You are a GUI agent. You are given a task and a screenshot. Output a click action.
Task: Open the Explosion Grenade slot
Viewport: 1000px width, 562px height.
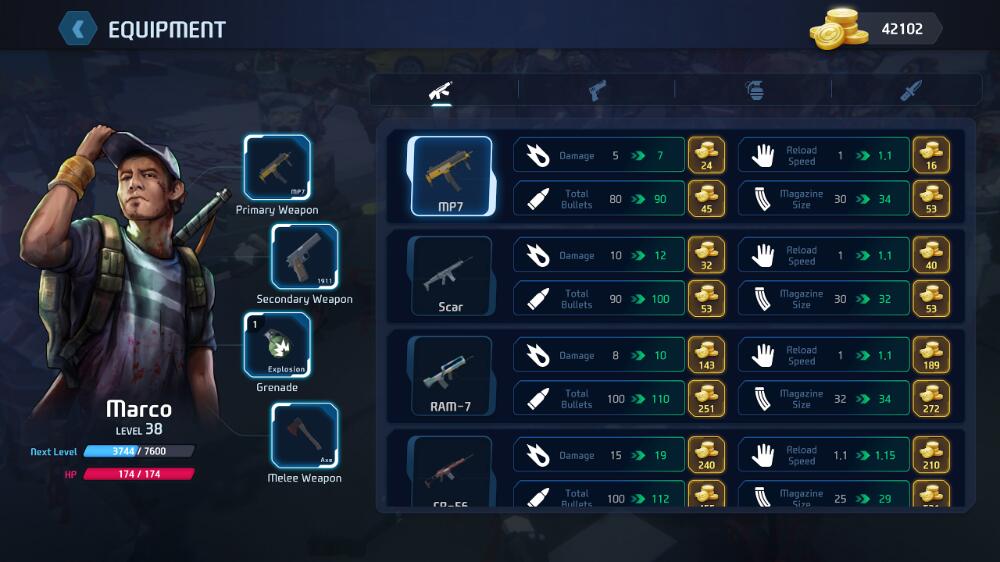point(277,345)
